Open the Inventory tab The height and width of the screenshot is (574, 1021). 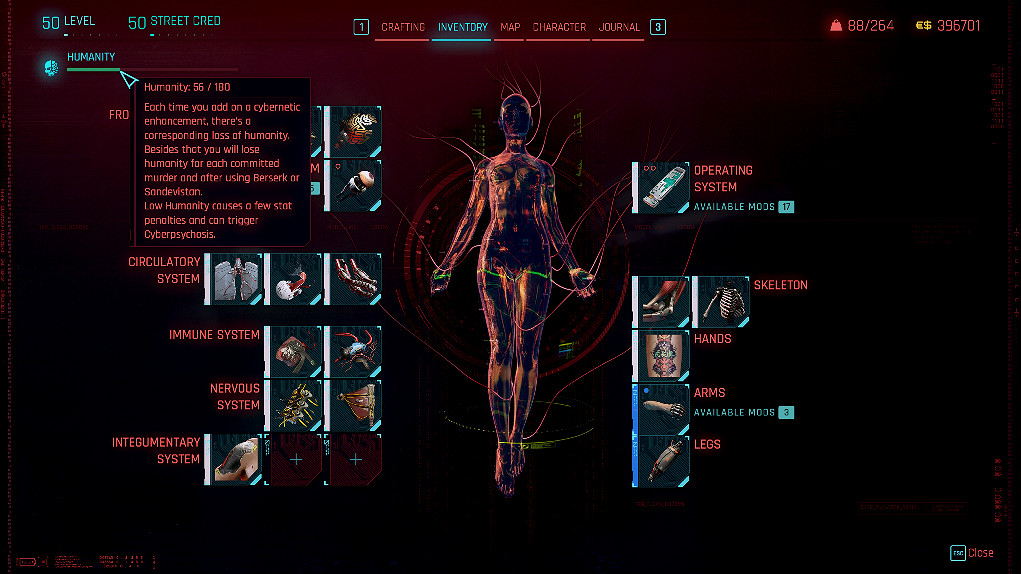[462, 27]
